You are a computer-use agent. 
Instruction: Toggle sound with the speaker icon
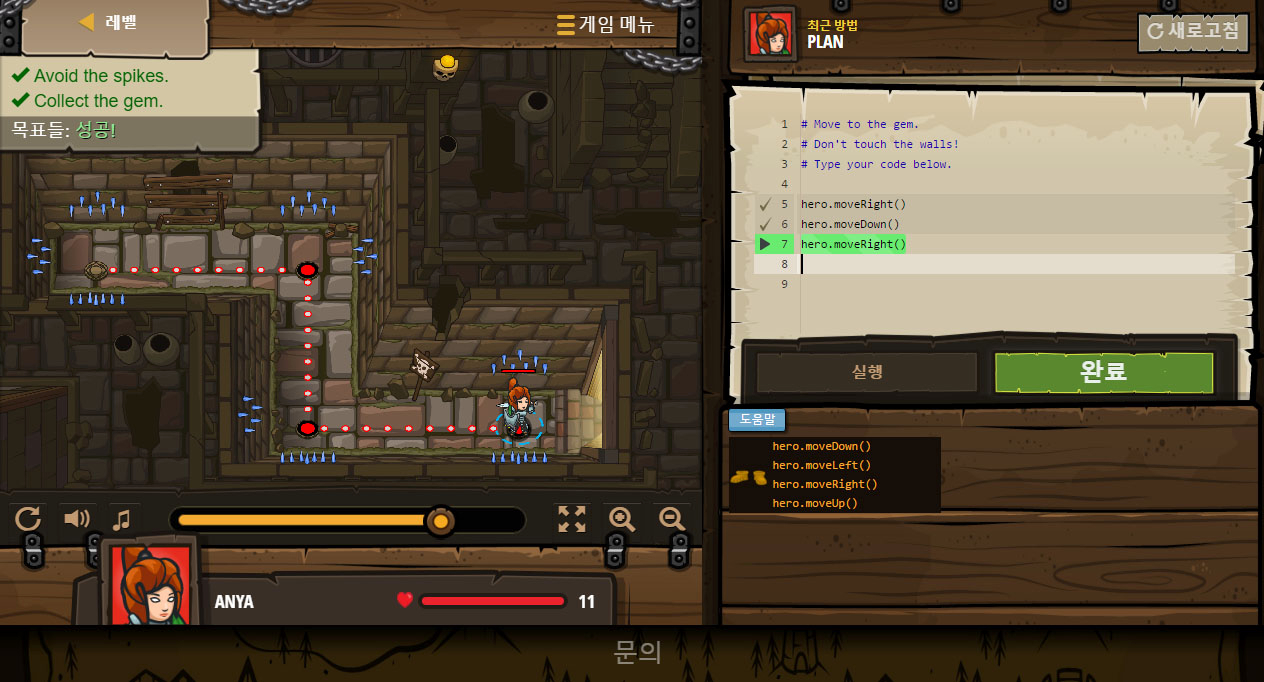click(77, 518)
